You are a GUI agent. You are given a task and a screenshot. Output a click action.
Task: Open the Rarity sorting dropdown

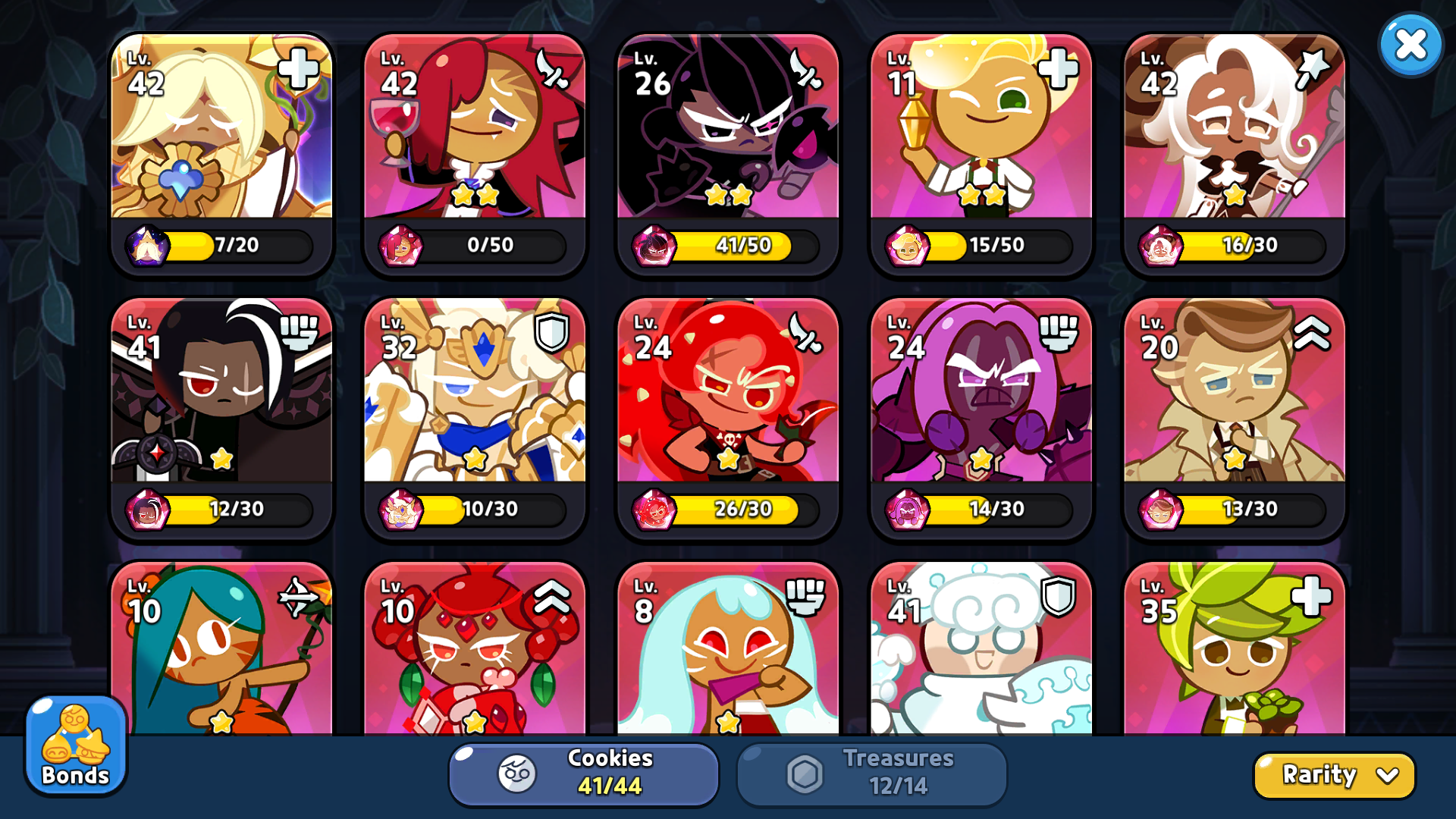coord(1333,775)
